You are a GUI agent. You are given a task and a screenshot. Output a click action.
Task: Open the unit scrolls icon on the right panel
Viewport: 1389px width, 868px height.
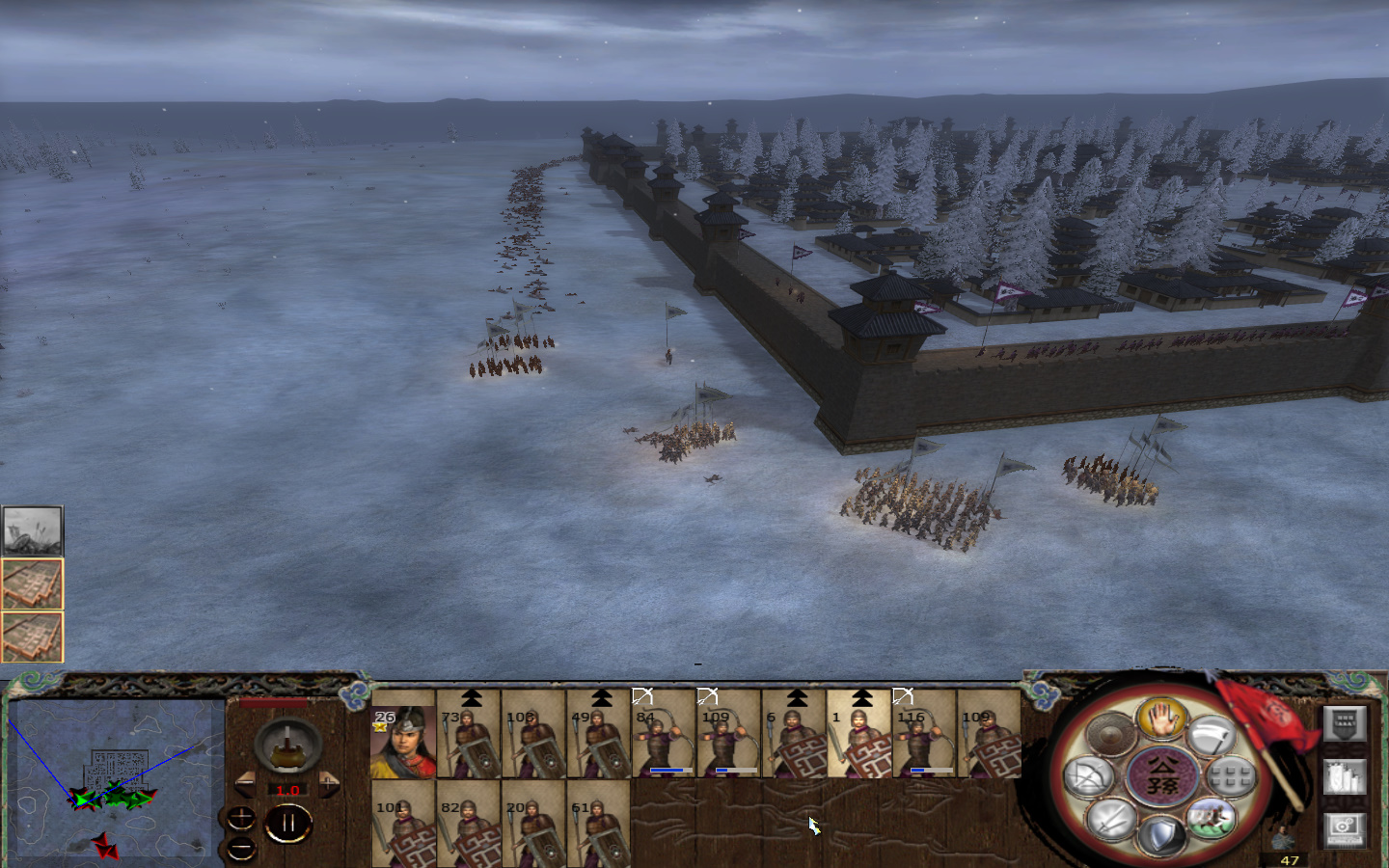[1345, 776]
